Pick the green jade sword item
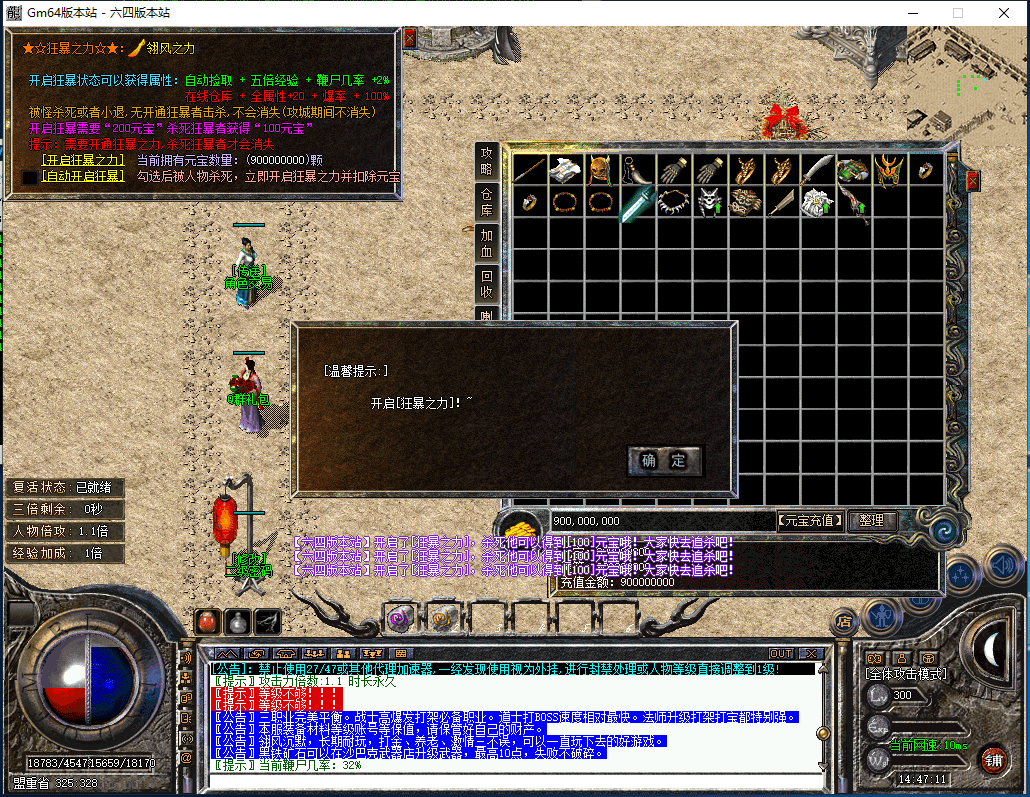This screenshot has width=1030, height=797. 636,203
